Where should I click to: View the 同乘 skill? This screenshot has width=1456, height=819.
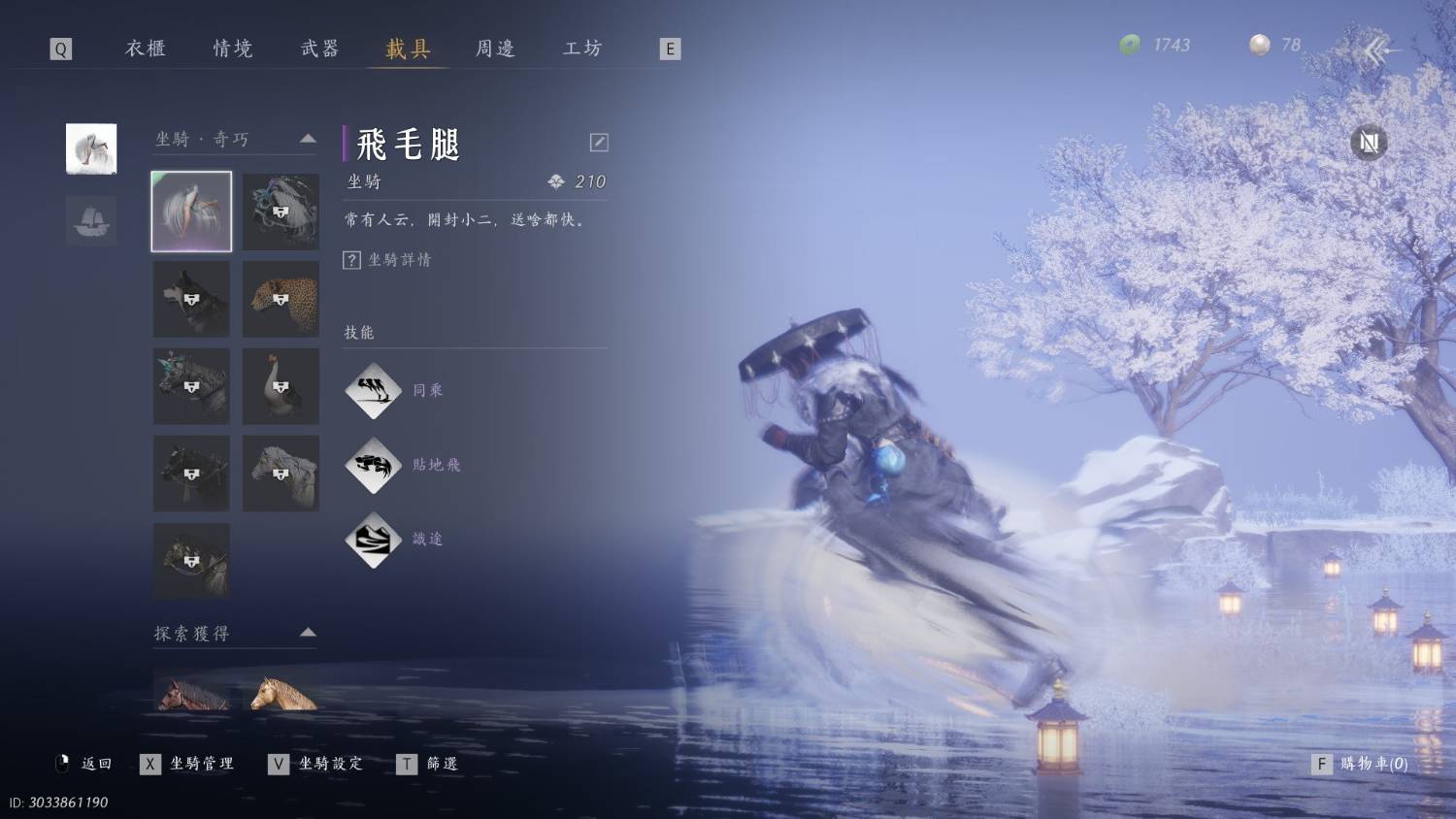[374, 390]
